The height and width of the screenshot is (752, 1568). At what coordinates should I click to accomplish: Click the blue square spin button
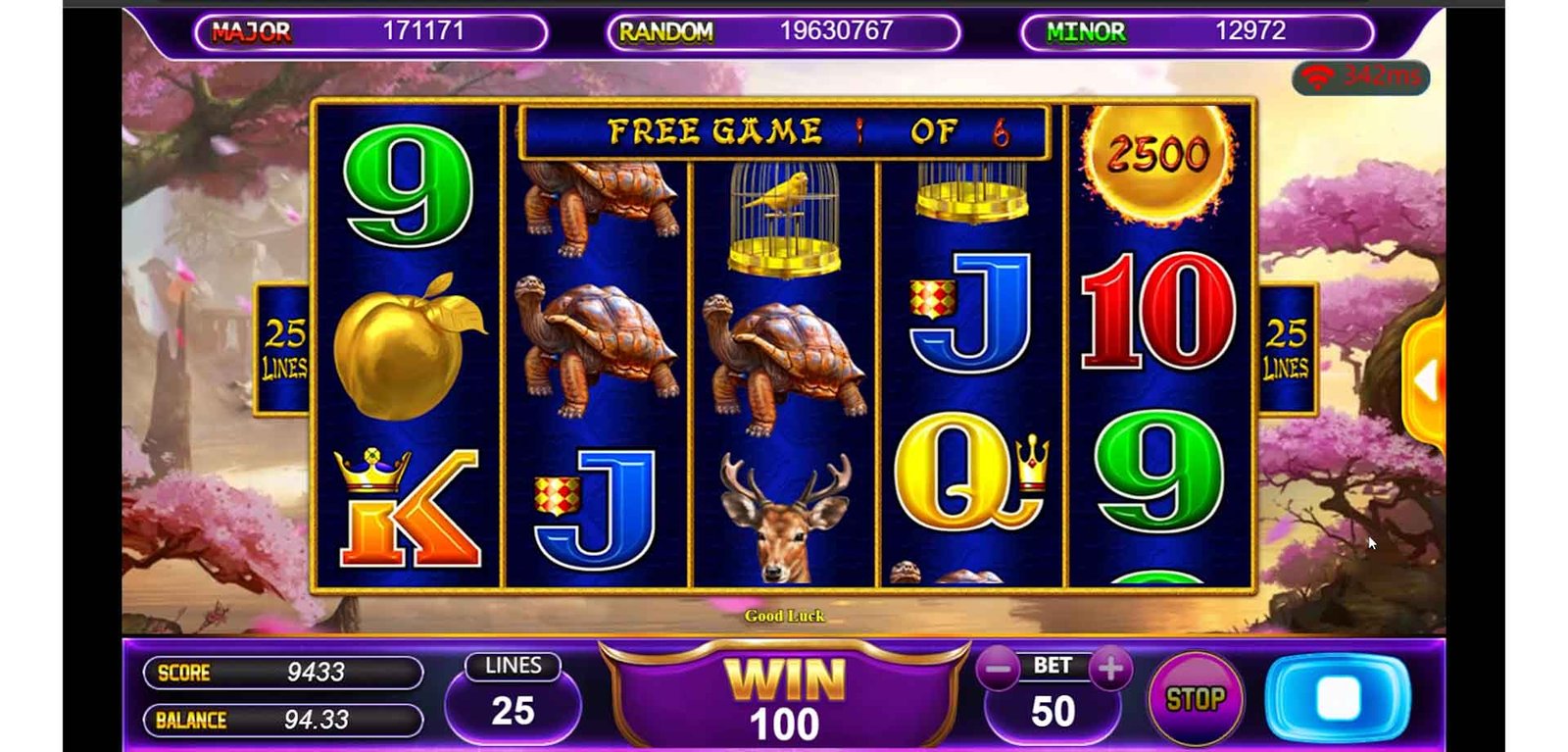(1338, 698)
